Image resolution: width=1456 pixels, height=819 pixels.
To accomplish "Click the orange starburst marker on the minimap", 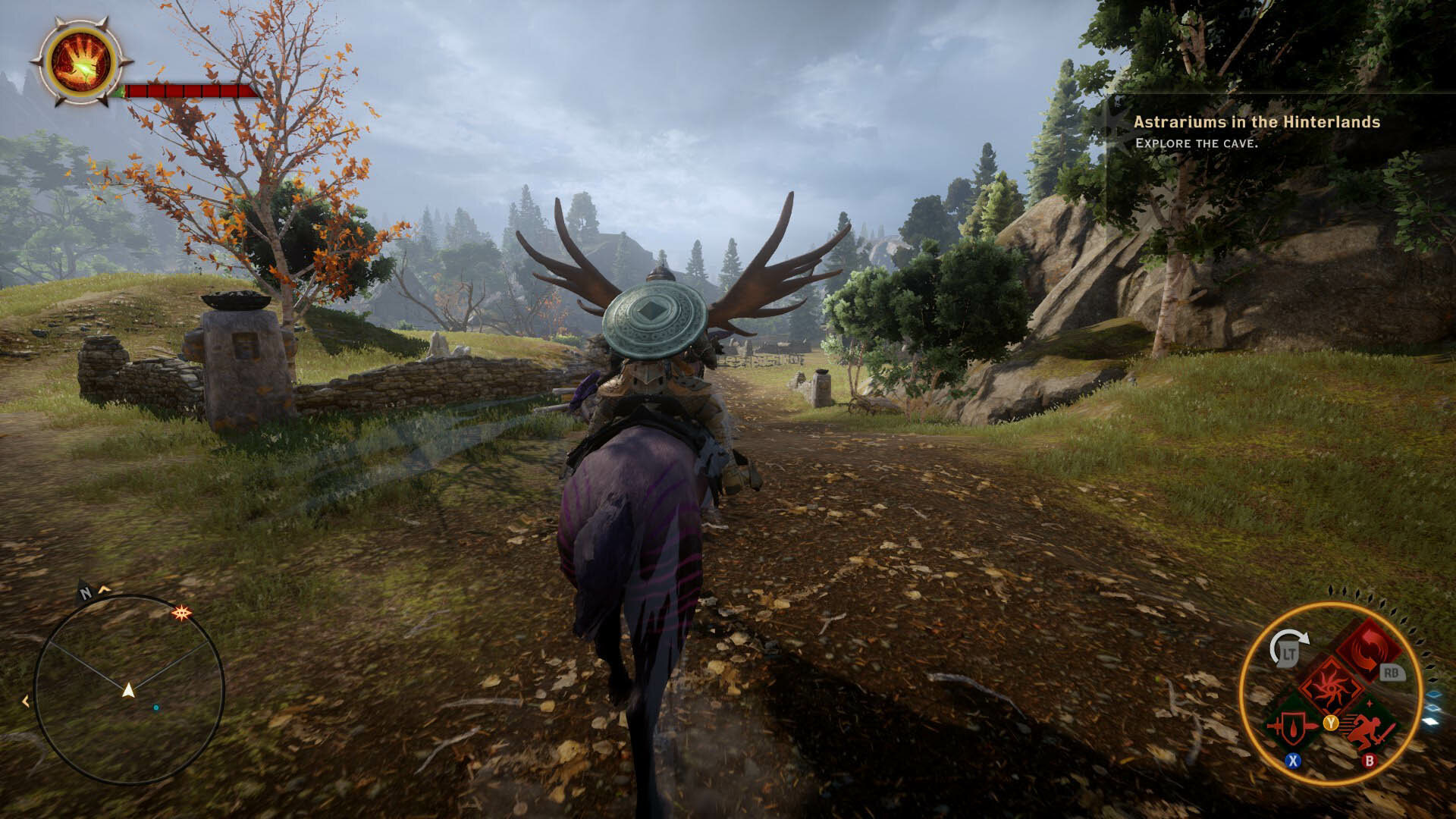I will (181, 612).
